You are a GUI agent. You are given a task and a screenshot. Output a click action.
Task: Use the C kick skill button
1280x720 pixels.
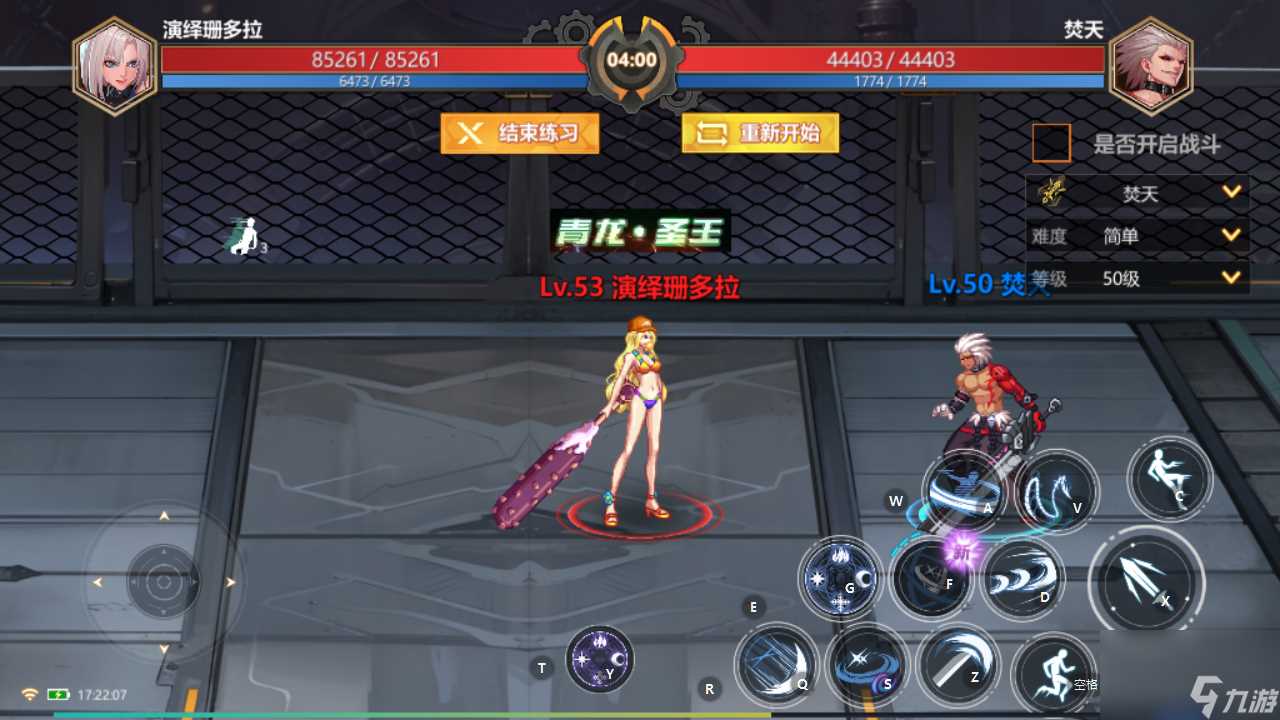[1170, 480]
